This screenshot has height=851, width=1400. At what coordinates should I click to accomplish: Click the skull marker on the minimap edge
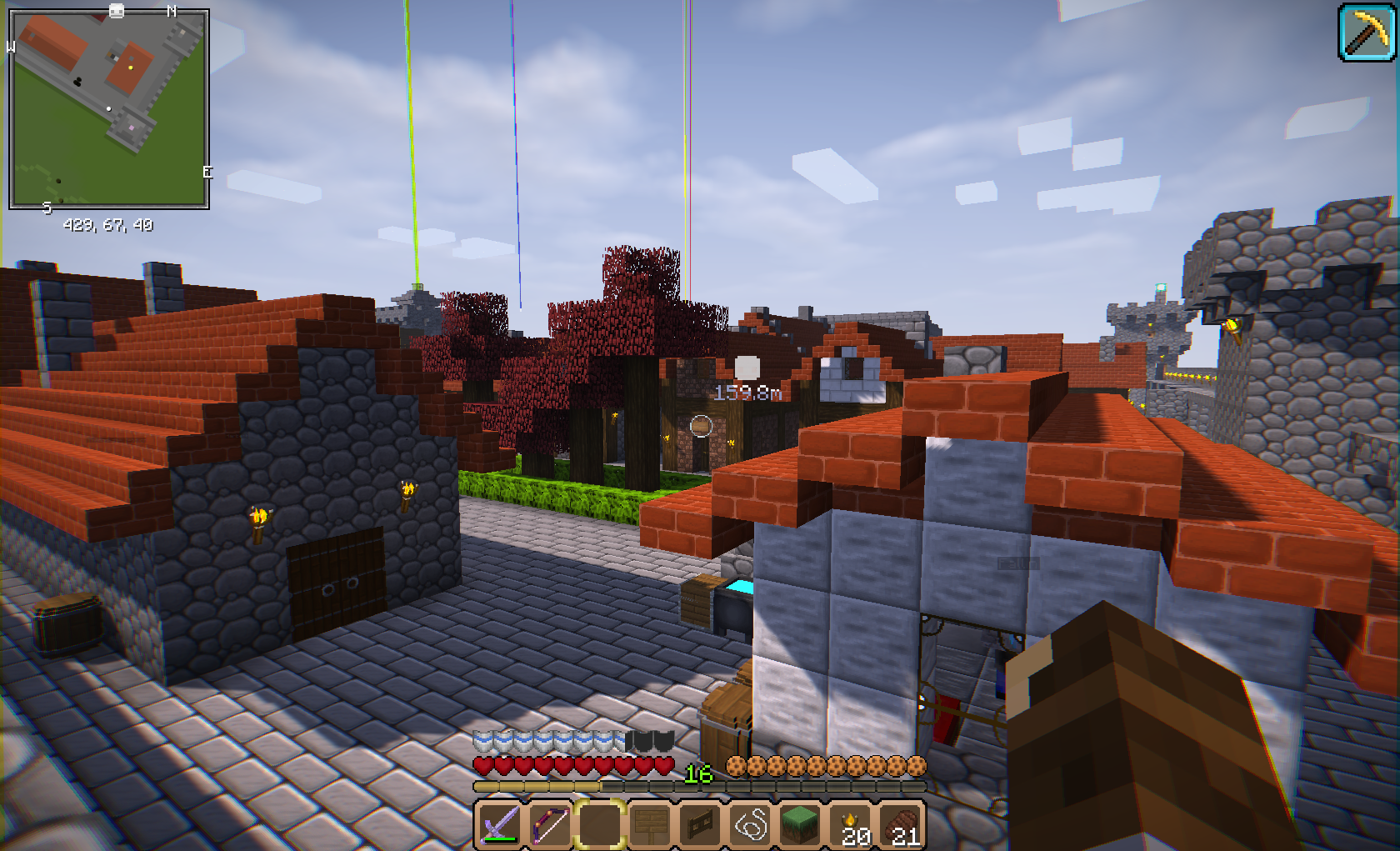(117, 11)
